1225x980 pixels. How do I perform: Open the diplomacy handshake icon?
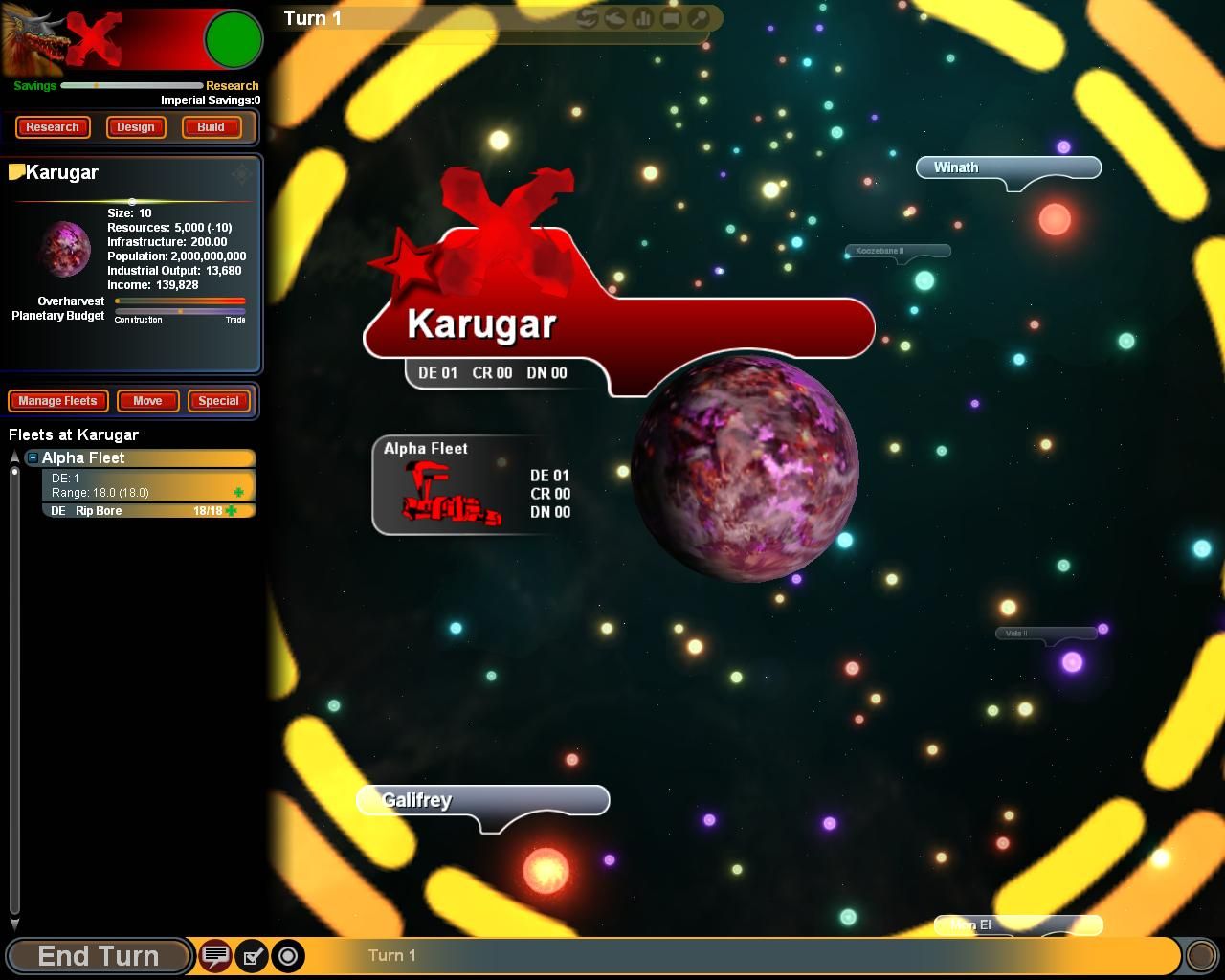pyautogui.click(x=588, y=18)
